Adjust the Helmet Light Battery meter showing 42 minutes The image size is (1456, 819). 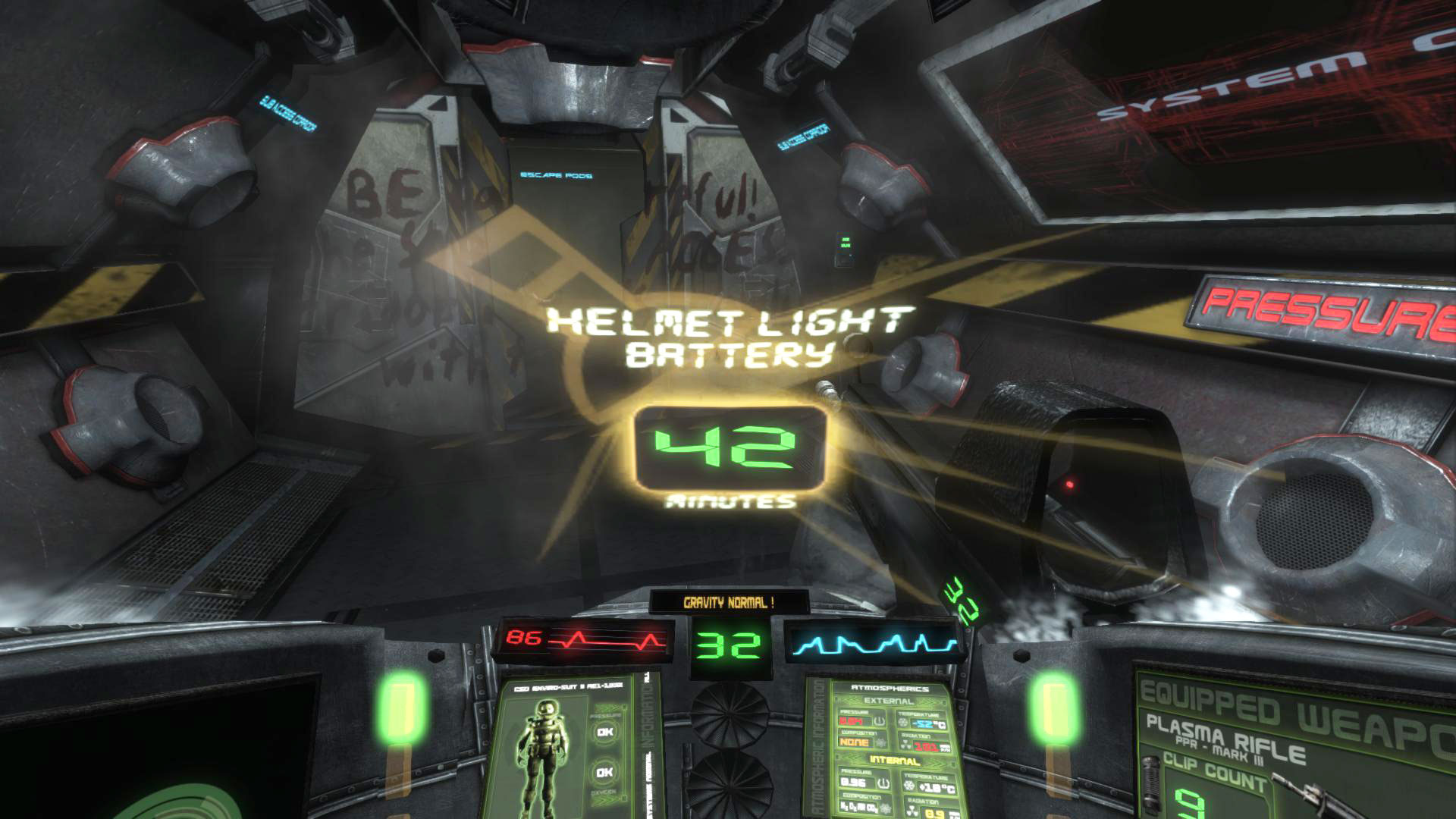[728, 447]
